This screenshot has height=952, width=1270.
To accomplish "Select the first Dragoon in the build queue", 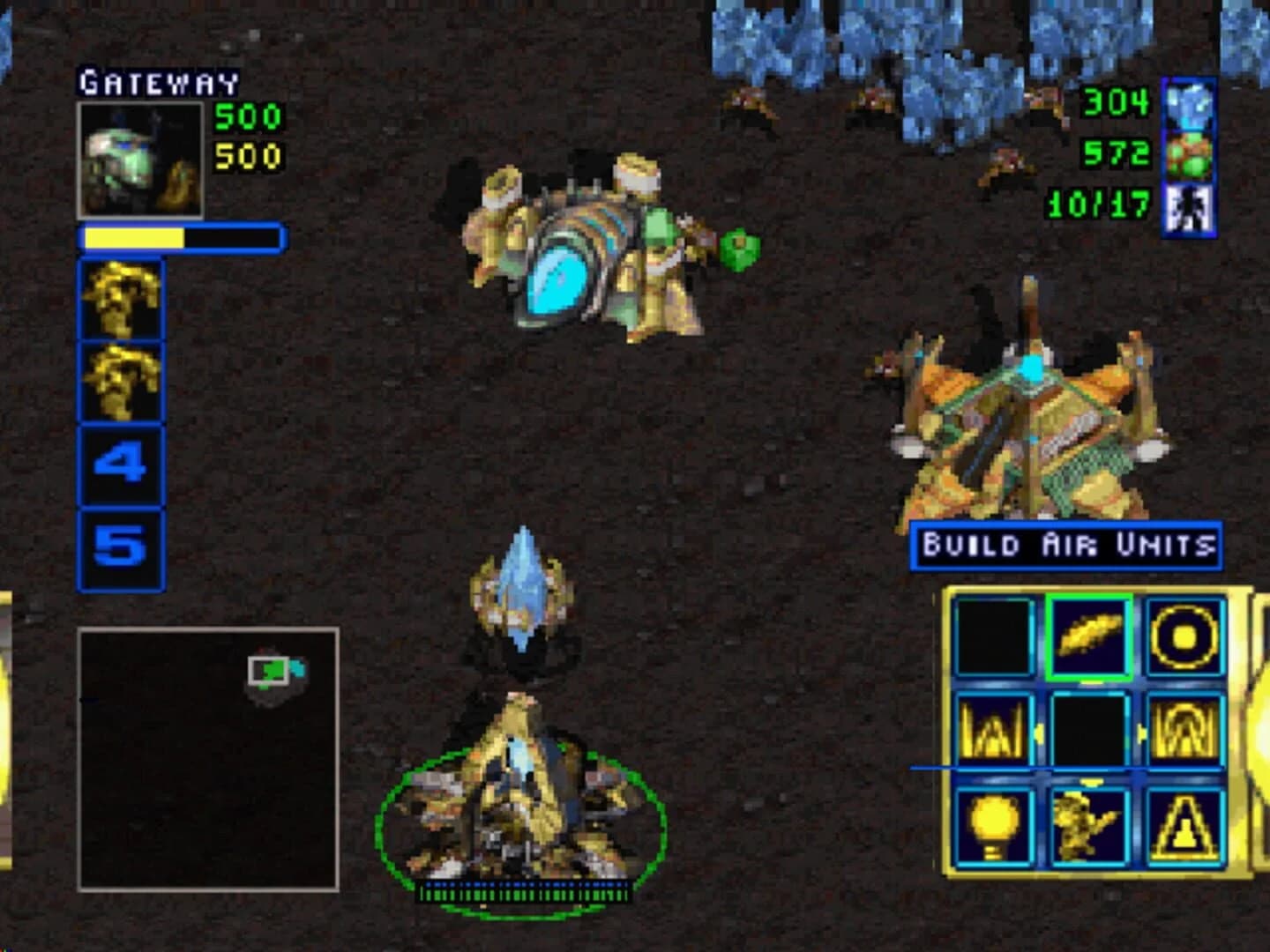I will 122,301.
